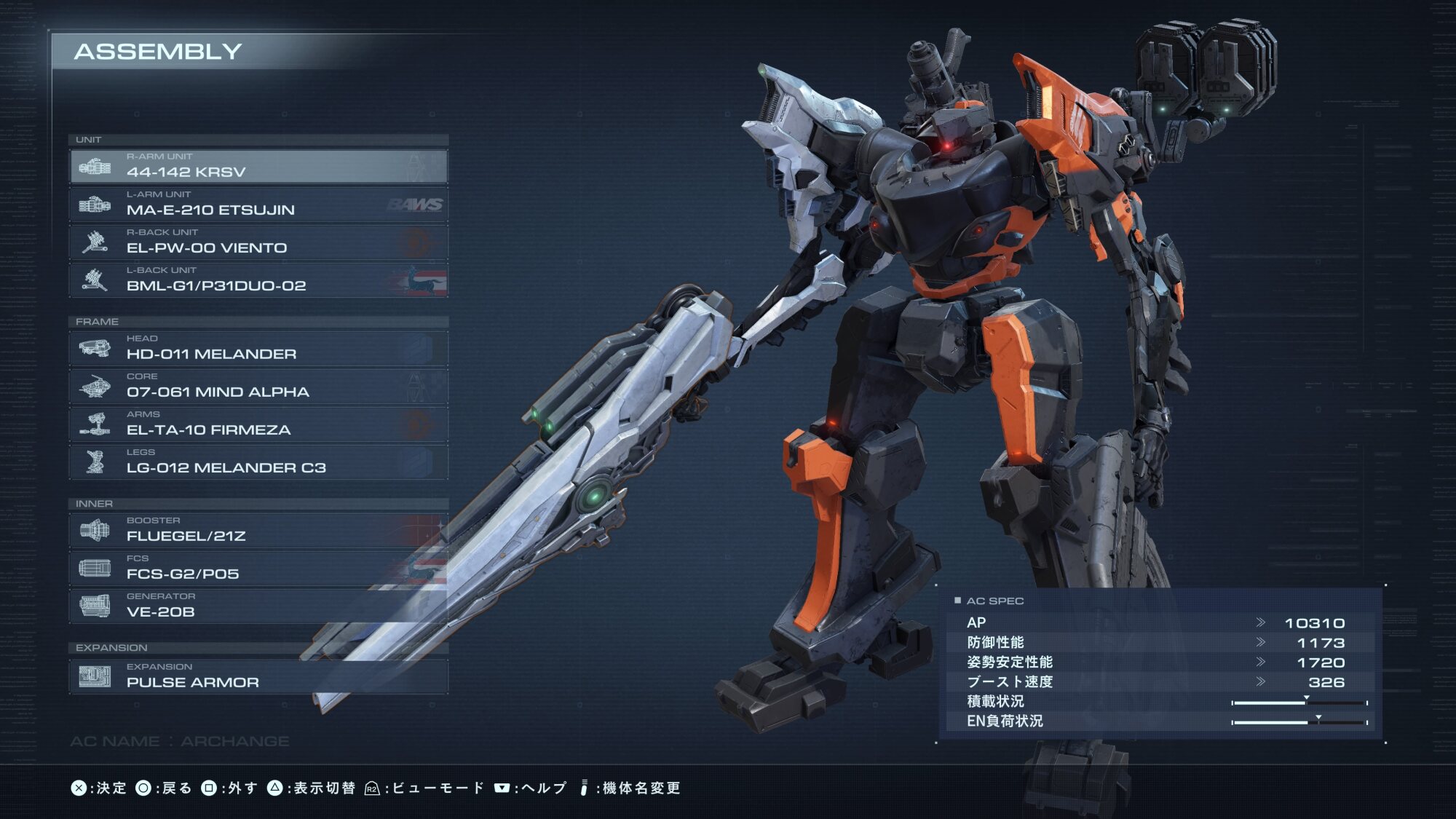Open the Legs LG-012 MELANDER C3 slot

258,462
